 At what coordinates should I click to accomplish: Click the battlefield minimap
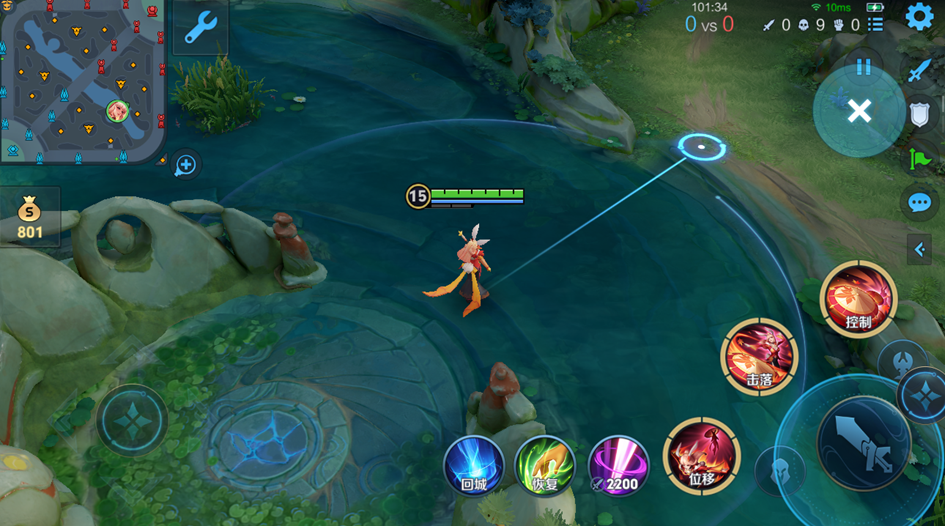point(82,80)
